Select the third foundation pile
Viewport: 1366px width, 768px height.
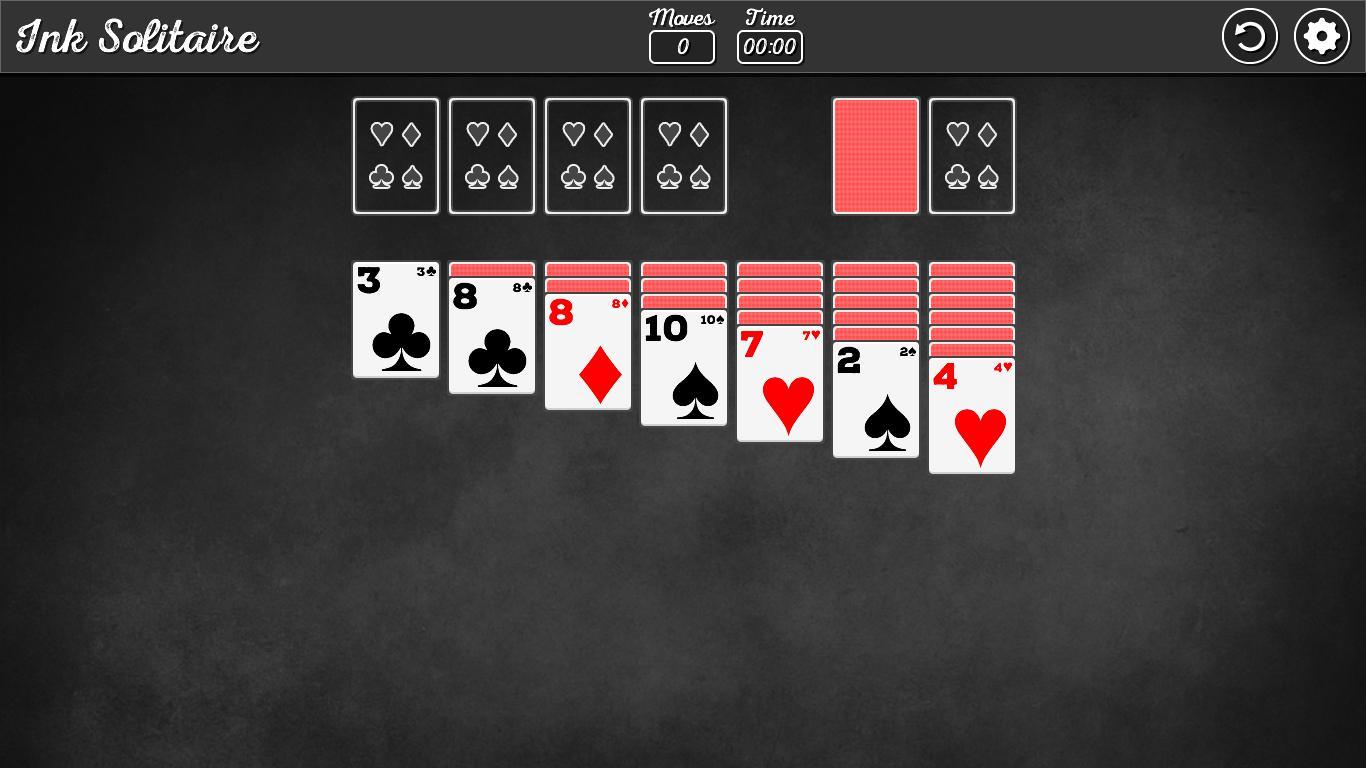point(587,155)
